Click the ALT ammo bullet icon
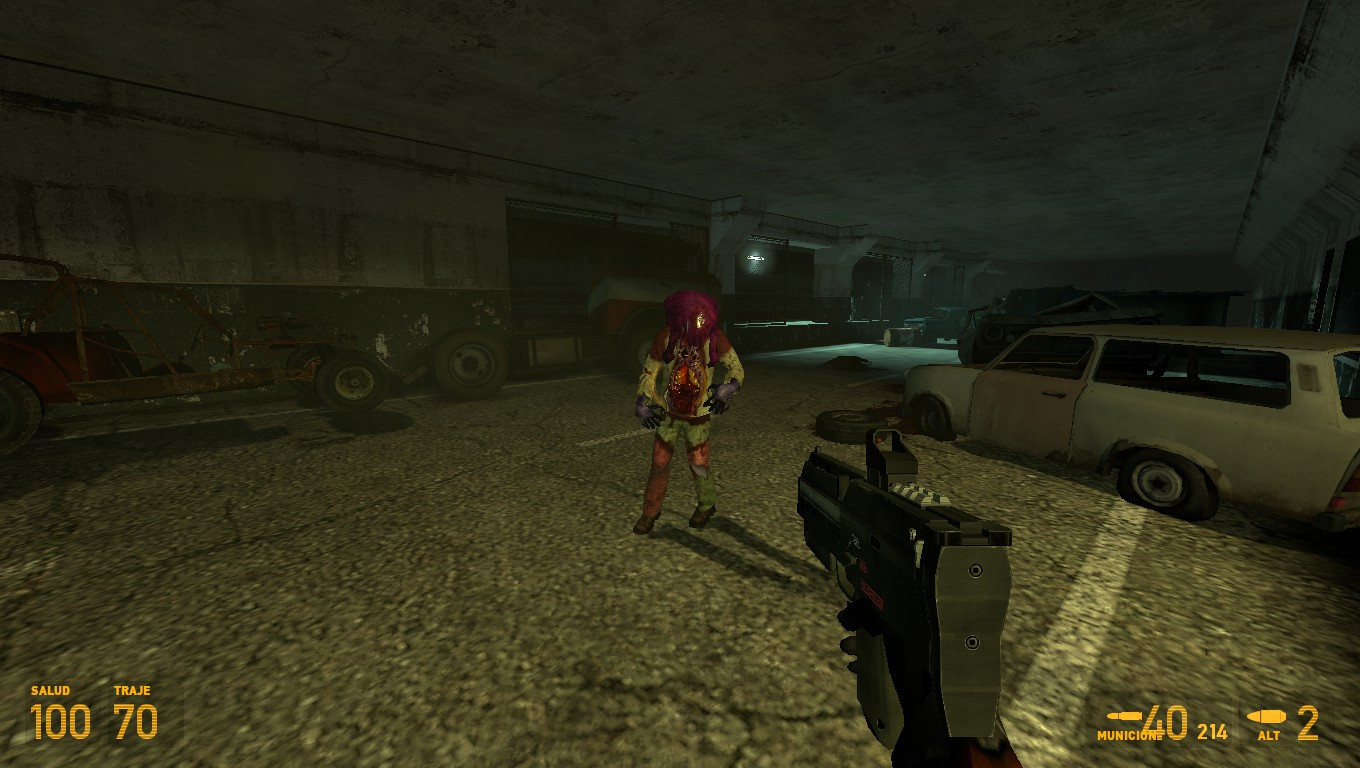1360x768 pixels. click(x=1268, y=718)
